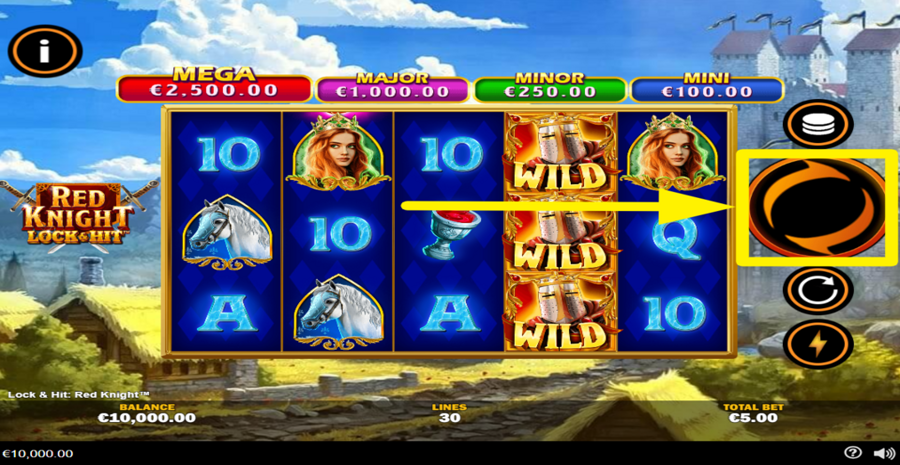
Task: Open the question mark help
Action: tap(853, 453)
